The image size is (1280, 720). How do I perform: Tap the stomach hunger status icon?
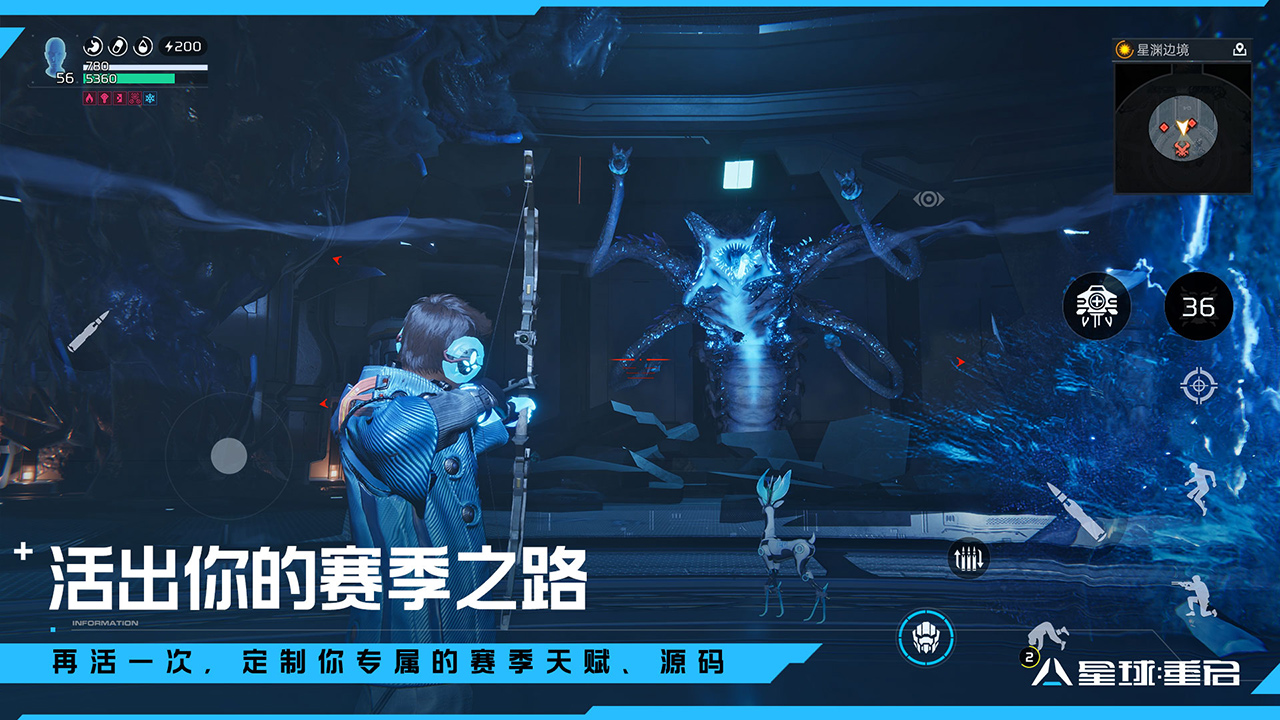(x=94, y=47)
